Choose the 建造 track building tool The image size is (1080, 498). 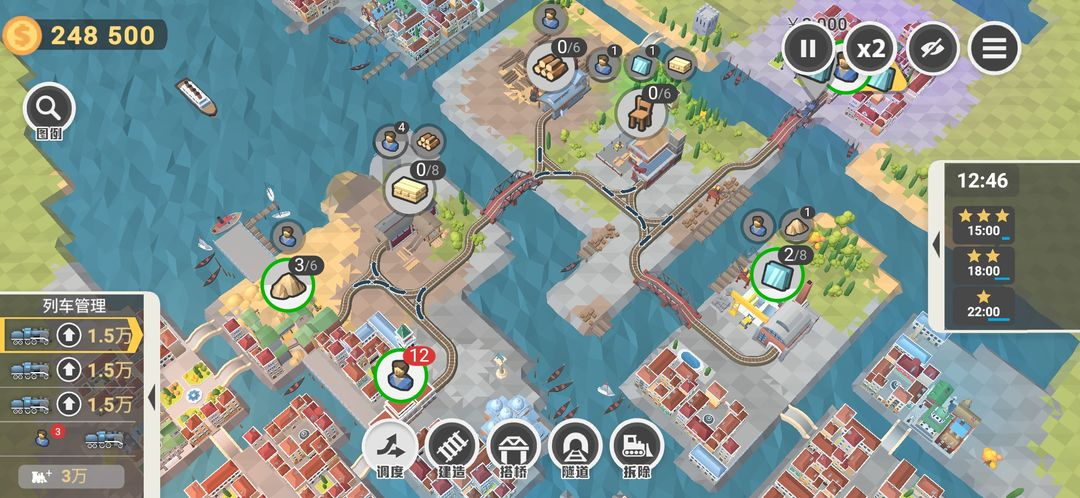(451, 447)
